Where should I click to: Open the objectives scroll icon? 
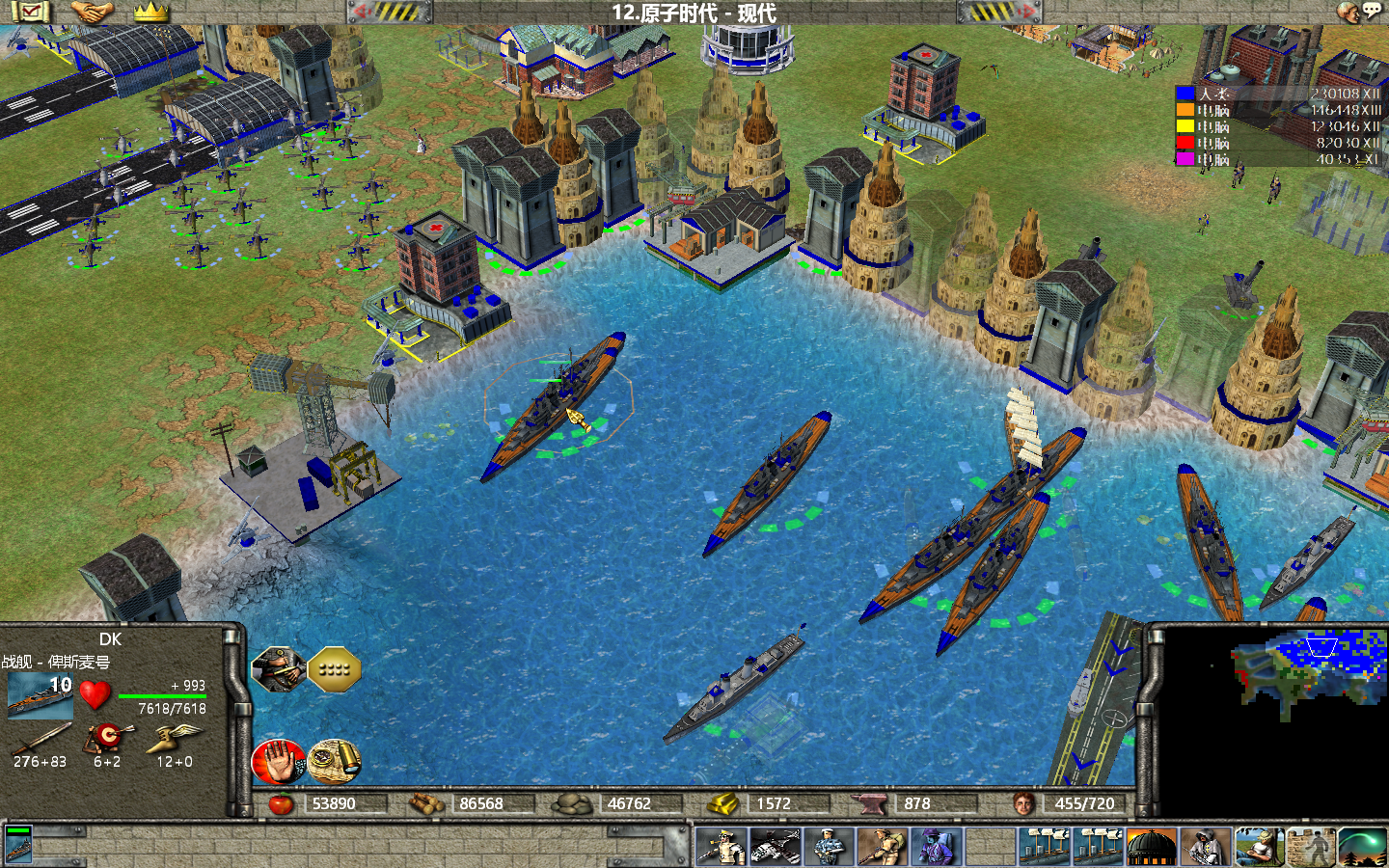pyautogui.click(x=31, y=12)
